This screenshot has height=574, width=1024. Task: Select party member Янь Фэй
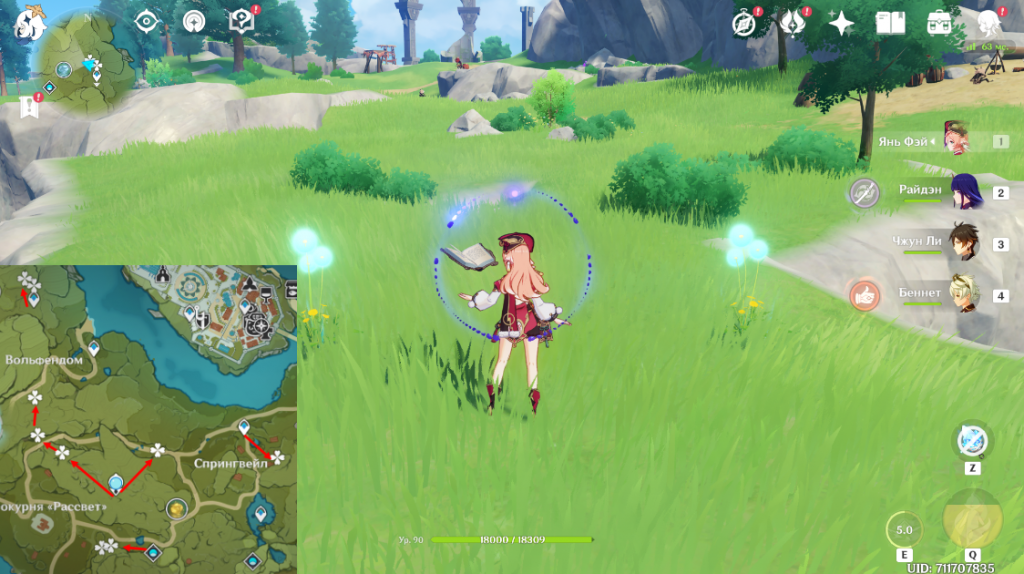[958, 141]
